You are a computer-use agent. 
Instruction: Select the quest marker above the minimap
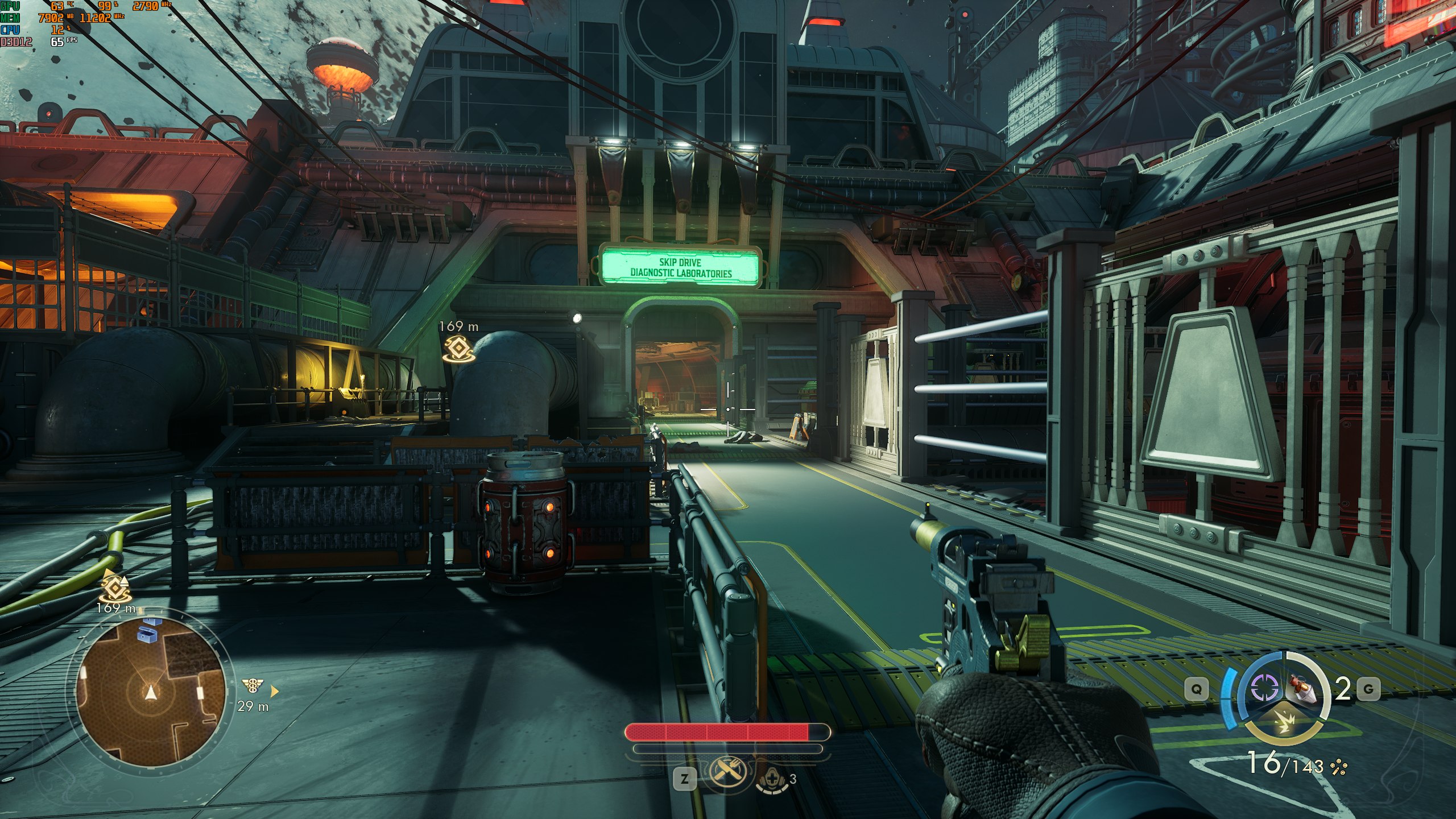tap(115, 586)
